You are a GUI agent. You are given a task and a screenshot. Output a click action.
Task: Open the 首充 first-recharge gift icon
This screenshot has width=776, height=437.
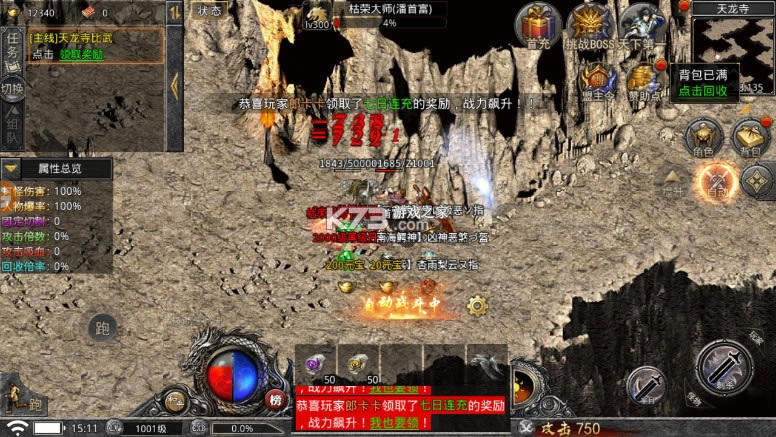click(x=541, y=24)
